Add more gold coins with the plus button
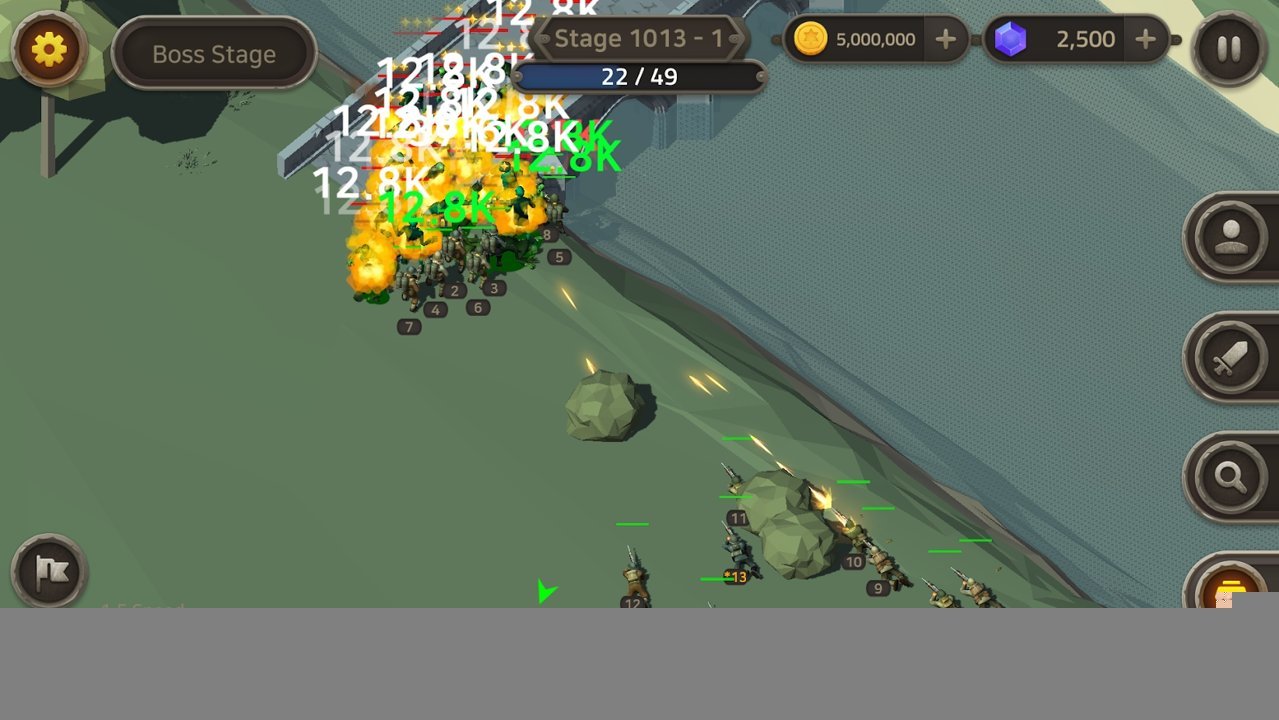The width and height of the screenshot is (1279, 720). tap(945, 40)
